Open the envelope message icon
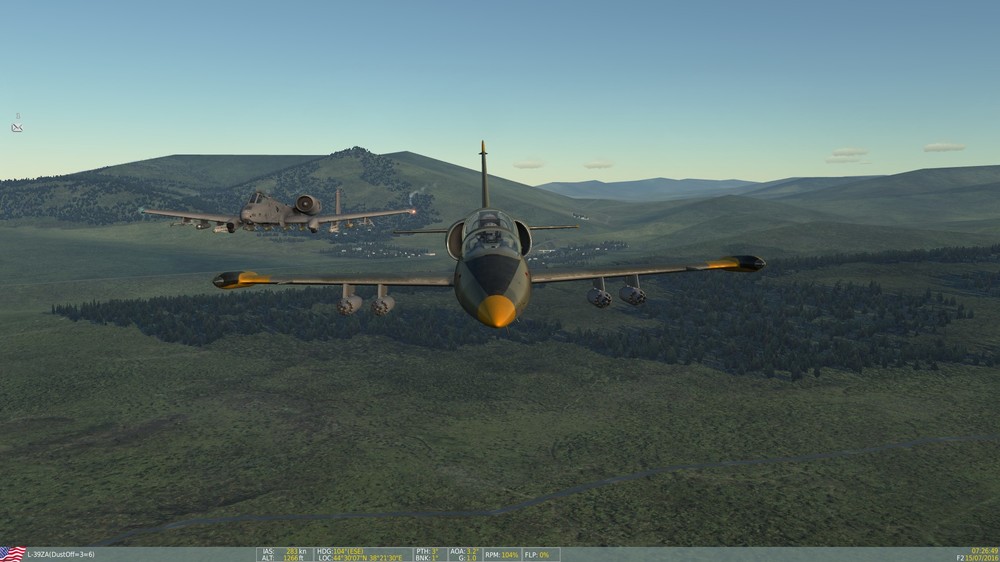The height and width of the screenshot is (562, 1000). 17,128
